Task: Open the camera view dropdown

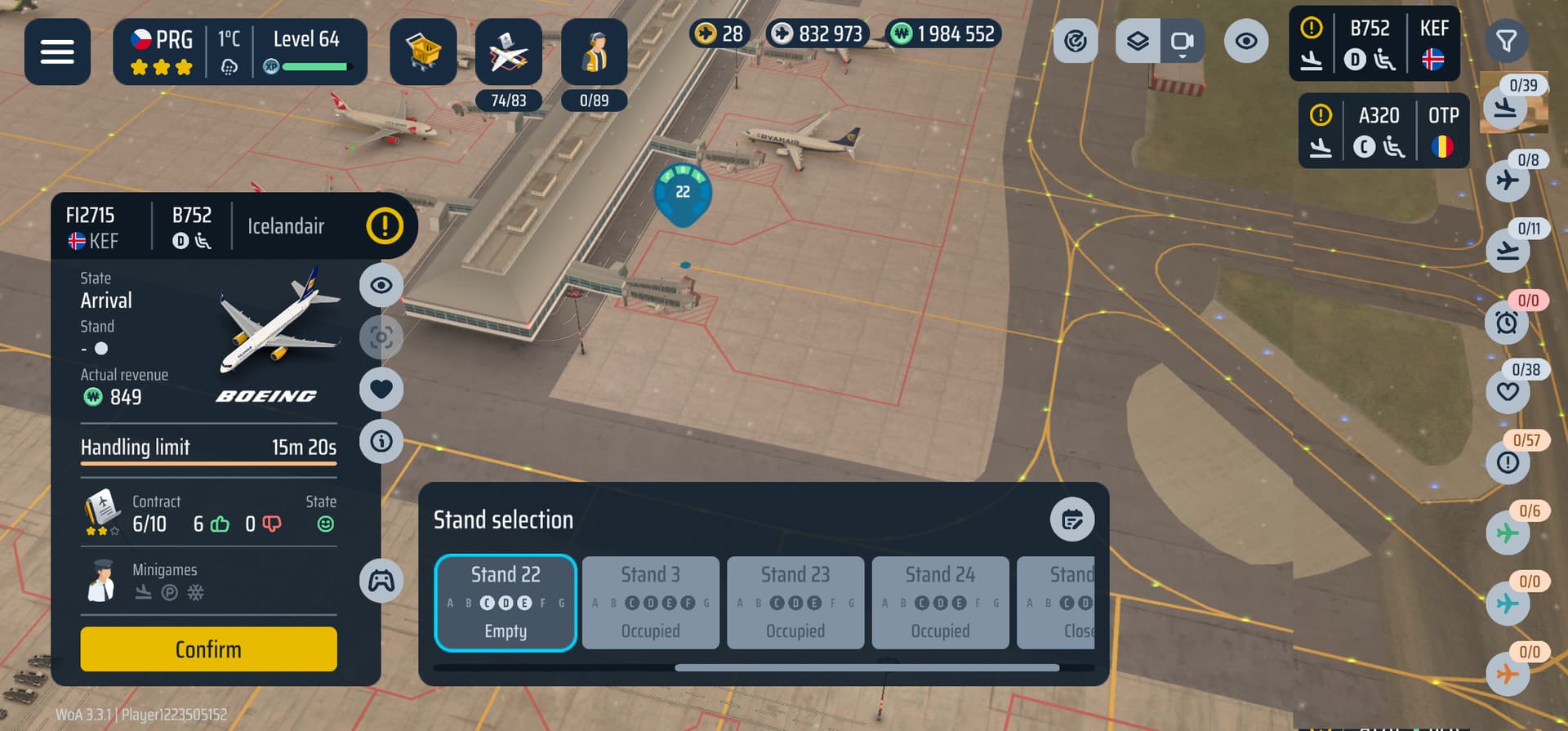Action: click(1182, 41)
